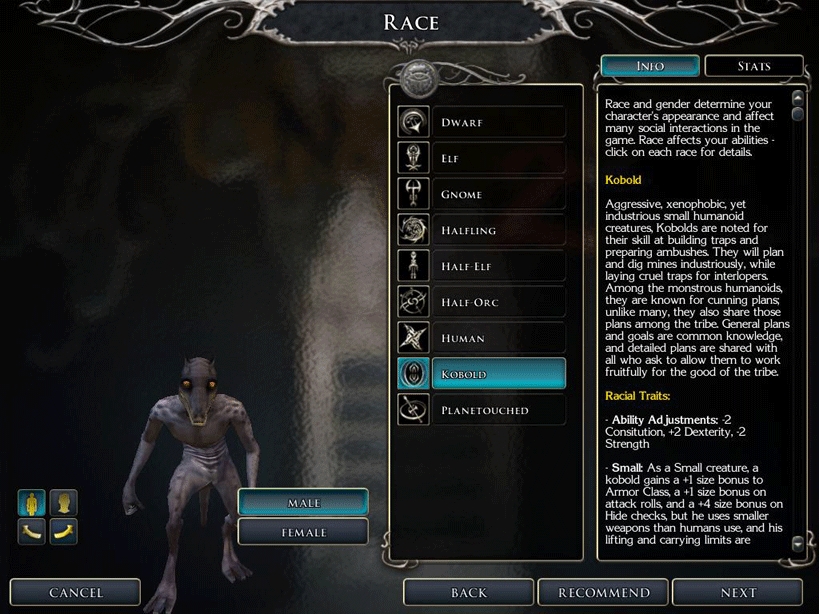Switch to the Stats tab
The width and height of the screenshot is (819, 614).
(754, 66)
